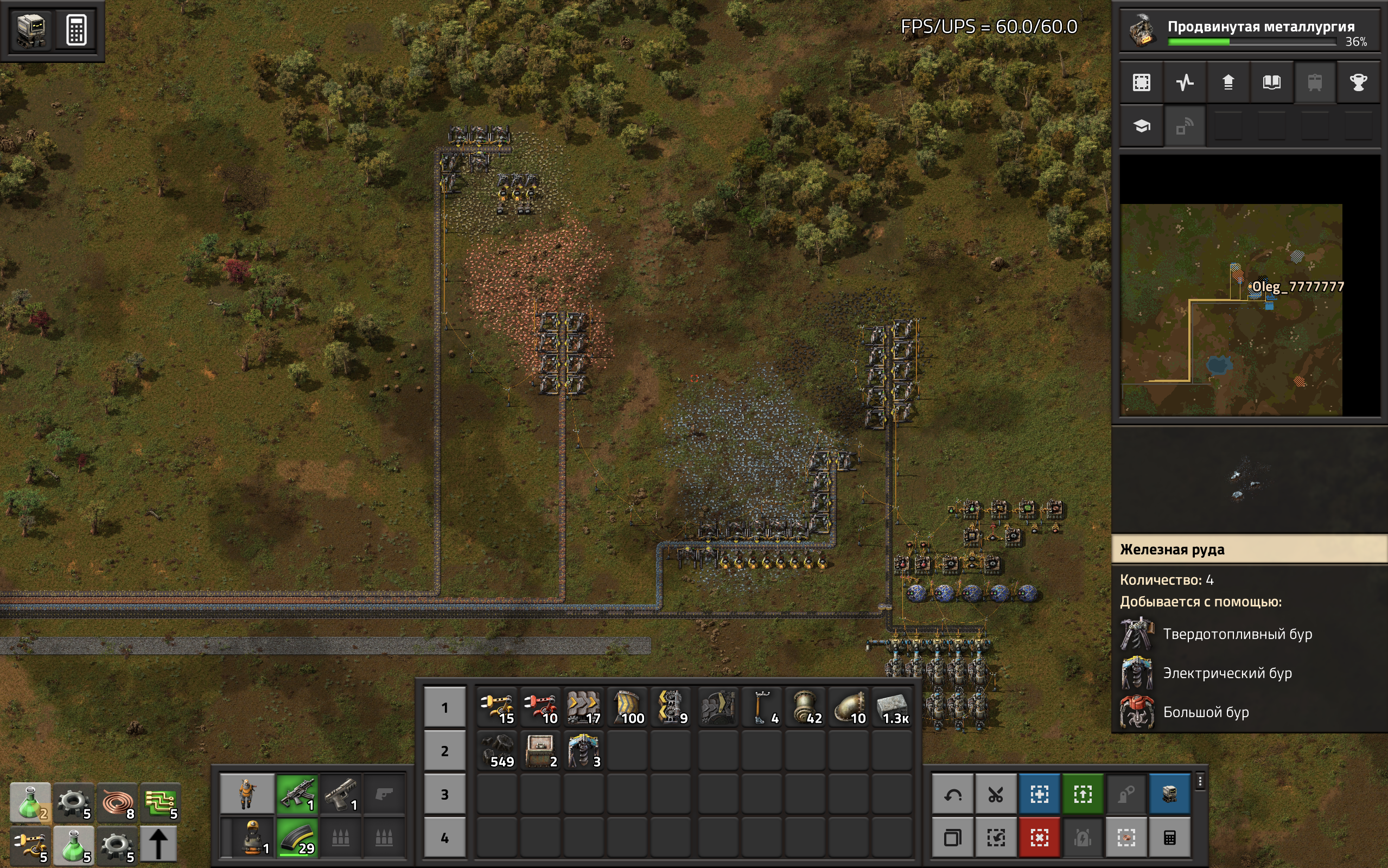Viewport: 1388px width, 868px height.
Task: Select the stone brick slot showing 1.3к
Action: [x=893, y=707]
